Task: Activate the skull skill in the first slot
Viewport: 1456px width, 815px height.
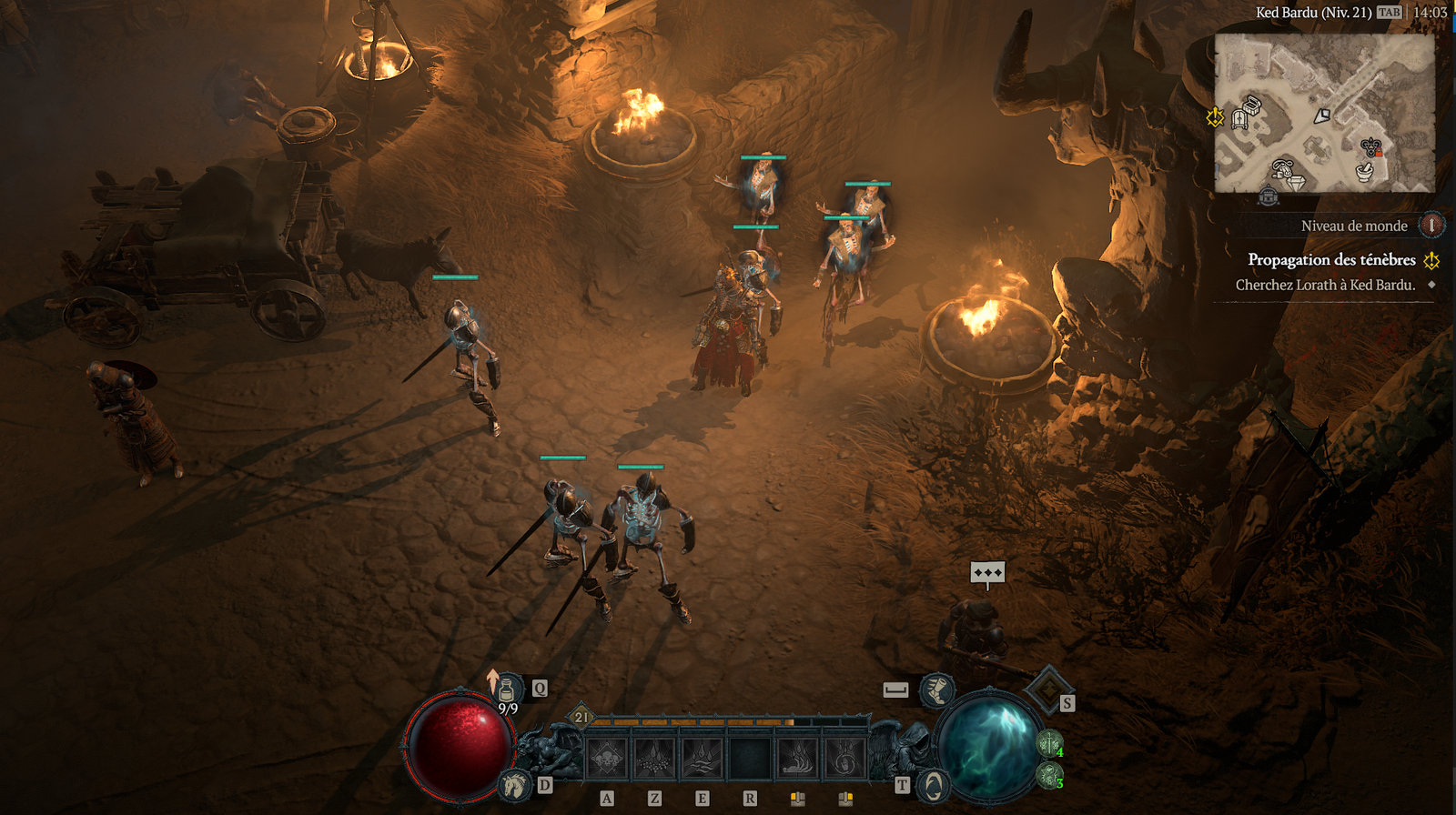Action: 607,758
